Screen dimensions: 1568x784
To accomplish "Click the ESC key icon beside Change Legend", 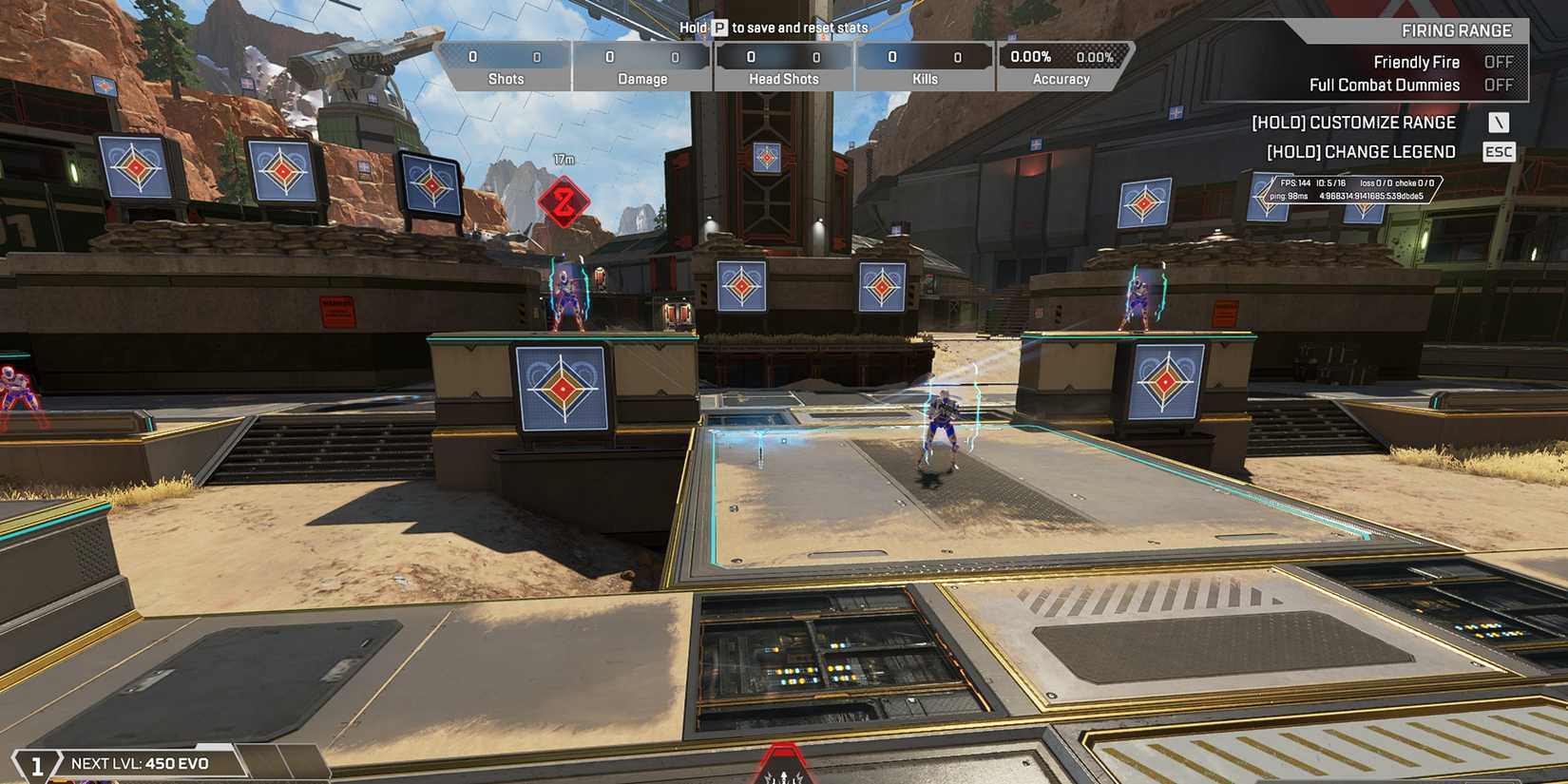I will point(1499,151).
